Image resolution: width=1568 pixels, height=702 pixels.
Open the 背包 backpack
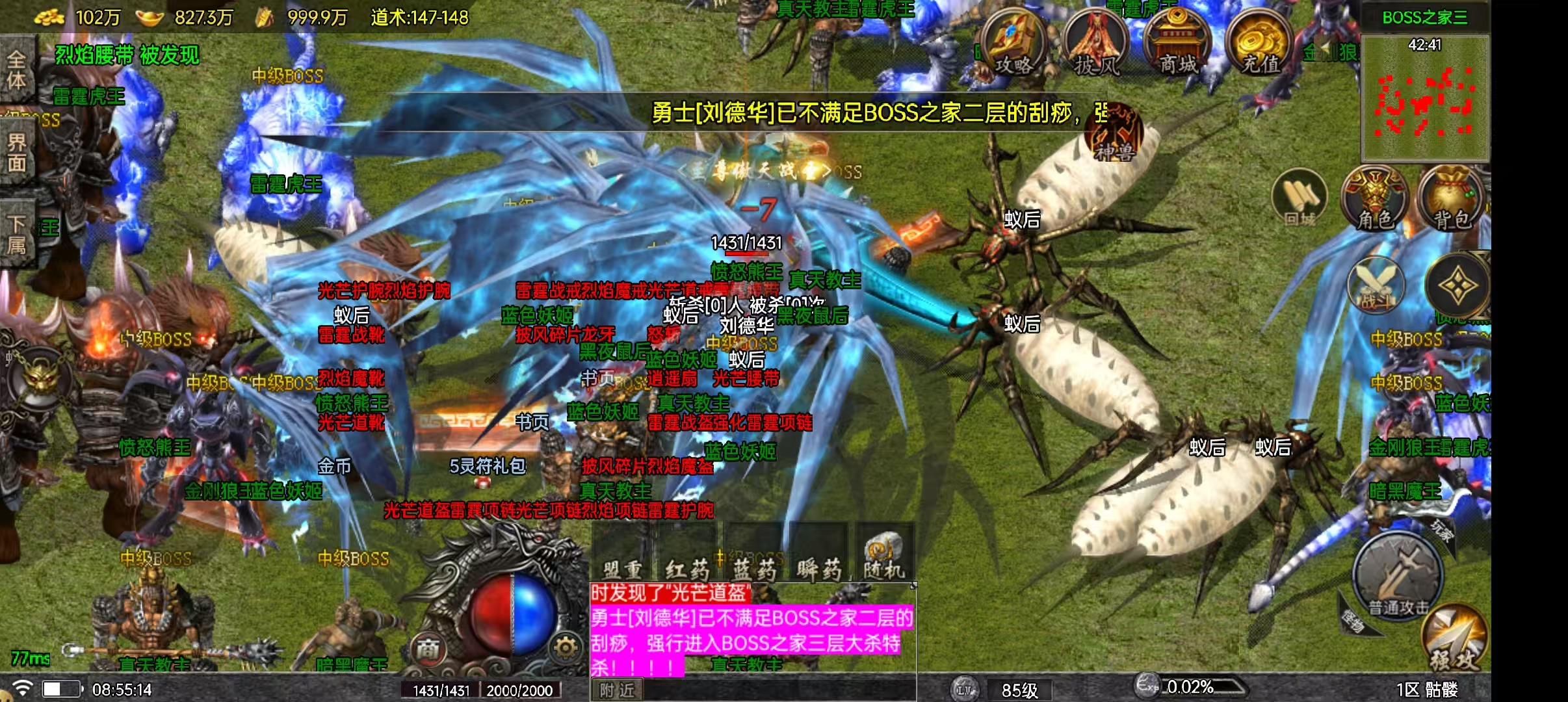click(1451, 198)
